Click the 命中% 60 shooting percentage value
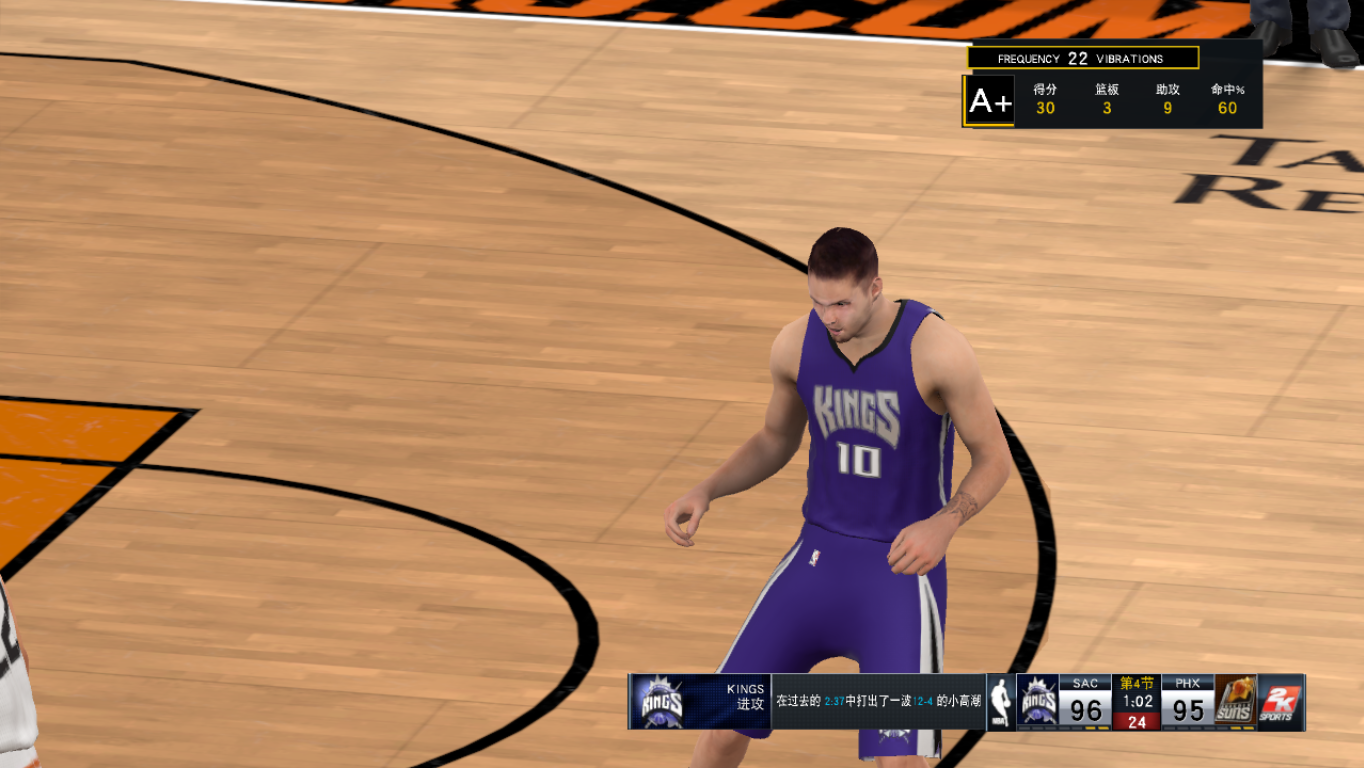The image size is (1364, 768). pyautogui.click(x=1227, y=107)
